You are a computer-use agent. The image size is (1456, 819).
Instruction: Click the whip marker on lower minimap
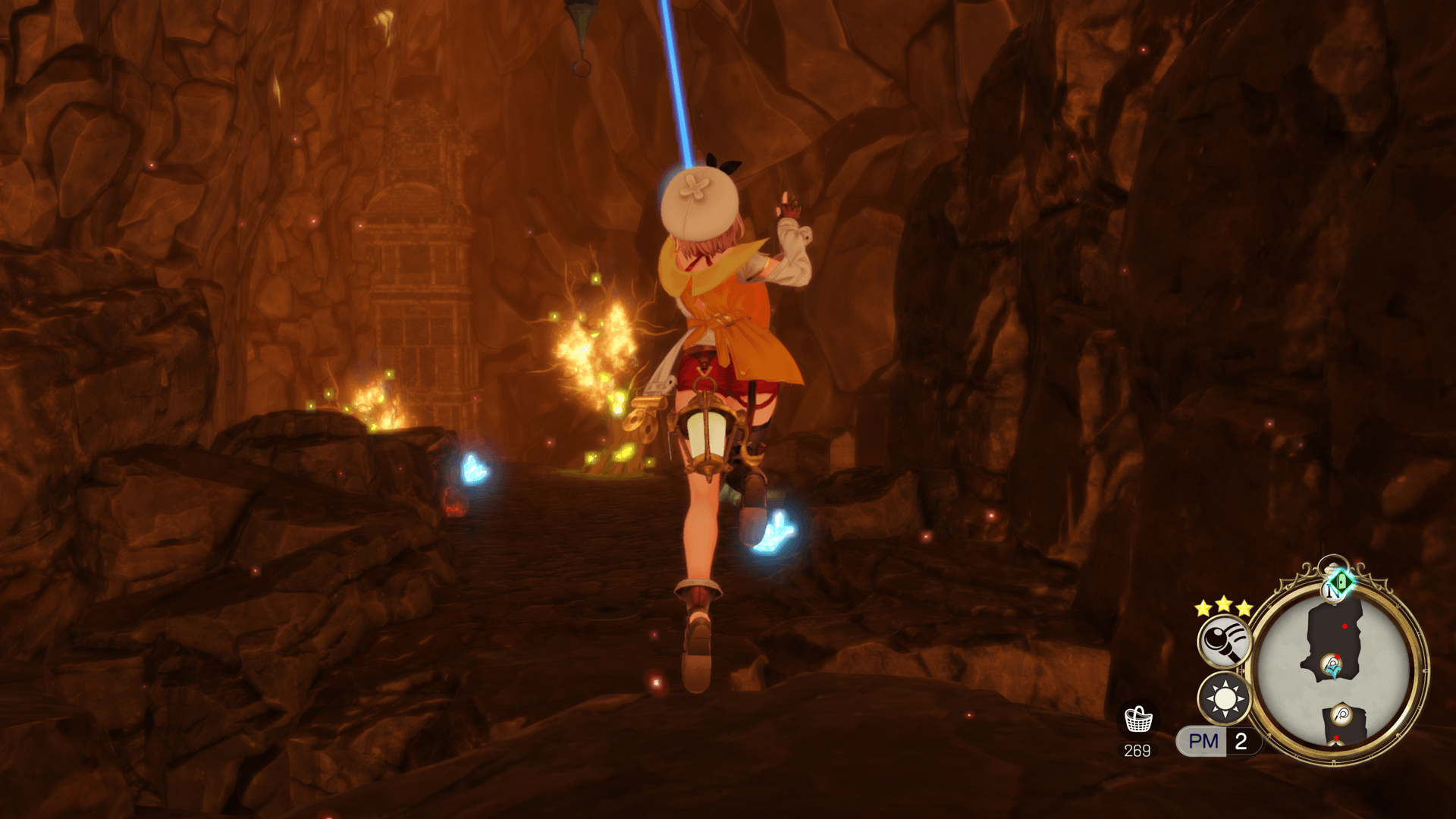[1341, 714]
